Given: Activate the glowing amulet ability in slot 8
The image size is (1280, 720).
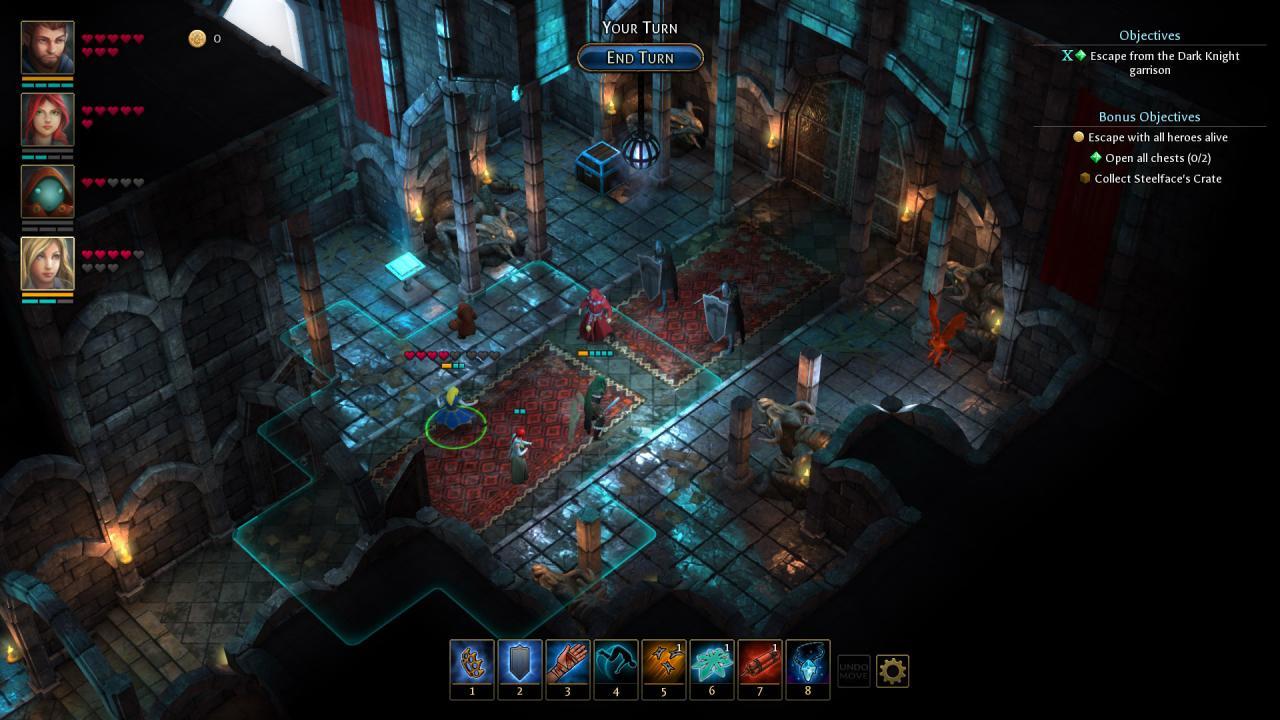Looking at the screenshot, I should coord(807,662).
